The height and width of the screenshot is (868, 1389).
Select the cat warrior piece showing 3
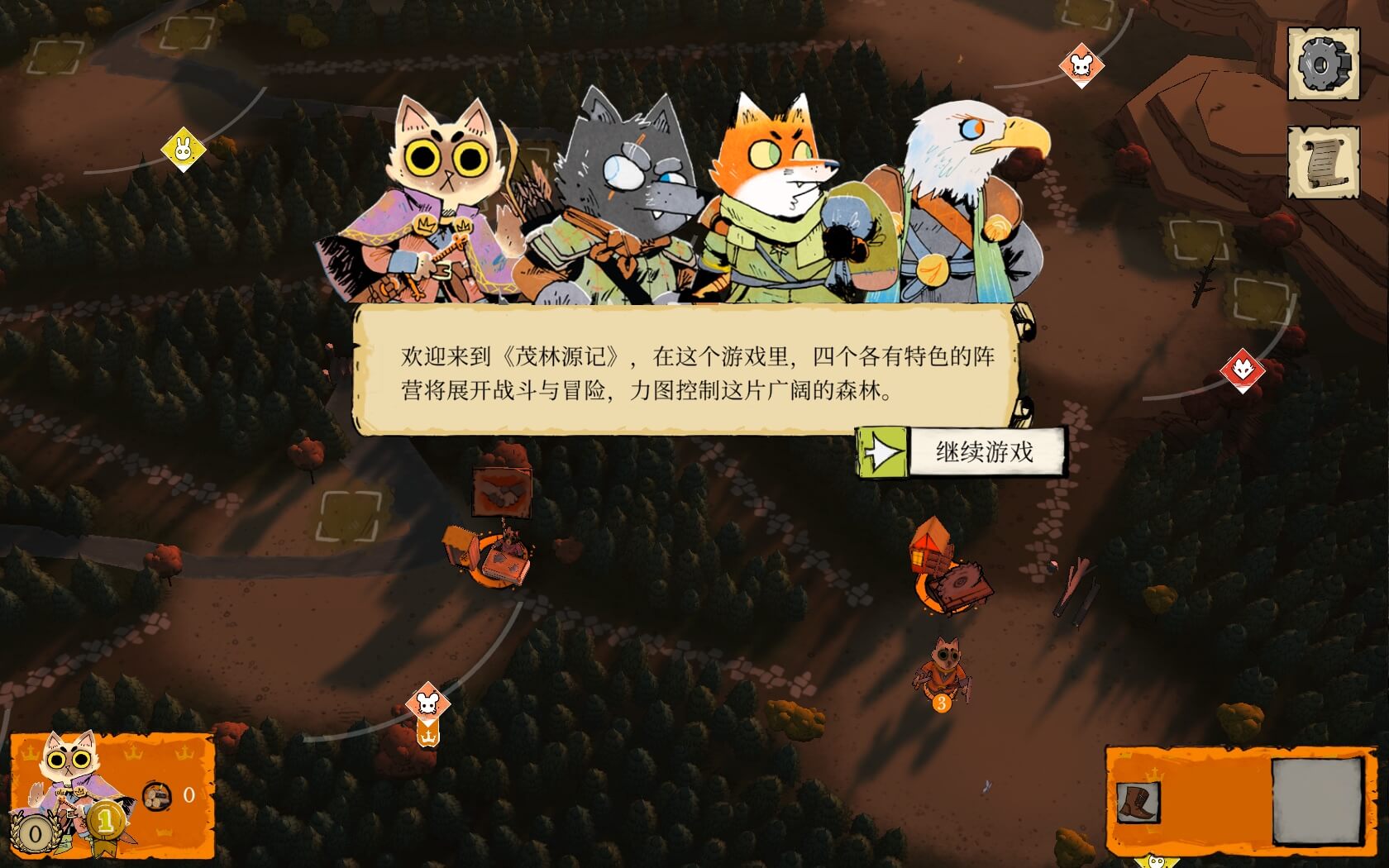[x=943, y=668]
